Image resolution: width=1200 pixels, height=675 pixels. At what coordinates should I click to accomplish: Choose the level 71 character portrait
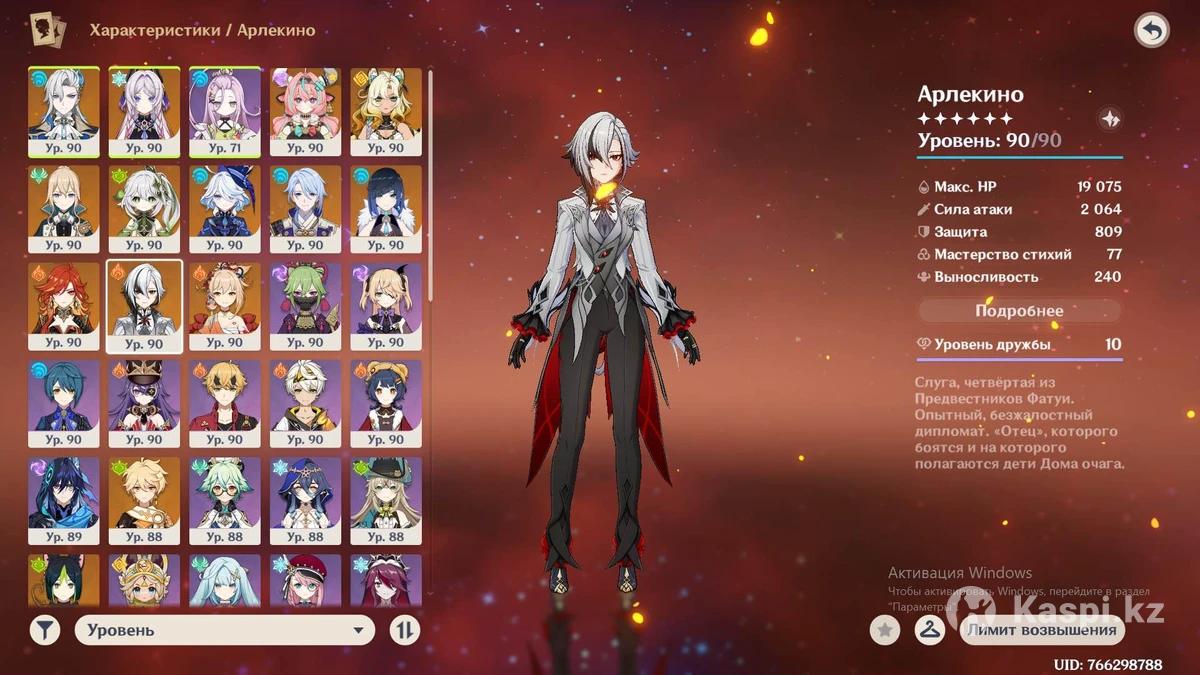pyautogui.click(x=225, y=112)
